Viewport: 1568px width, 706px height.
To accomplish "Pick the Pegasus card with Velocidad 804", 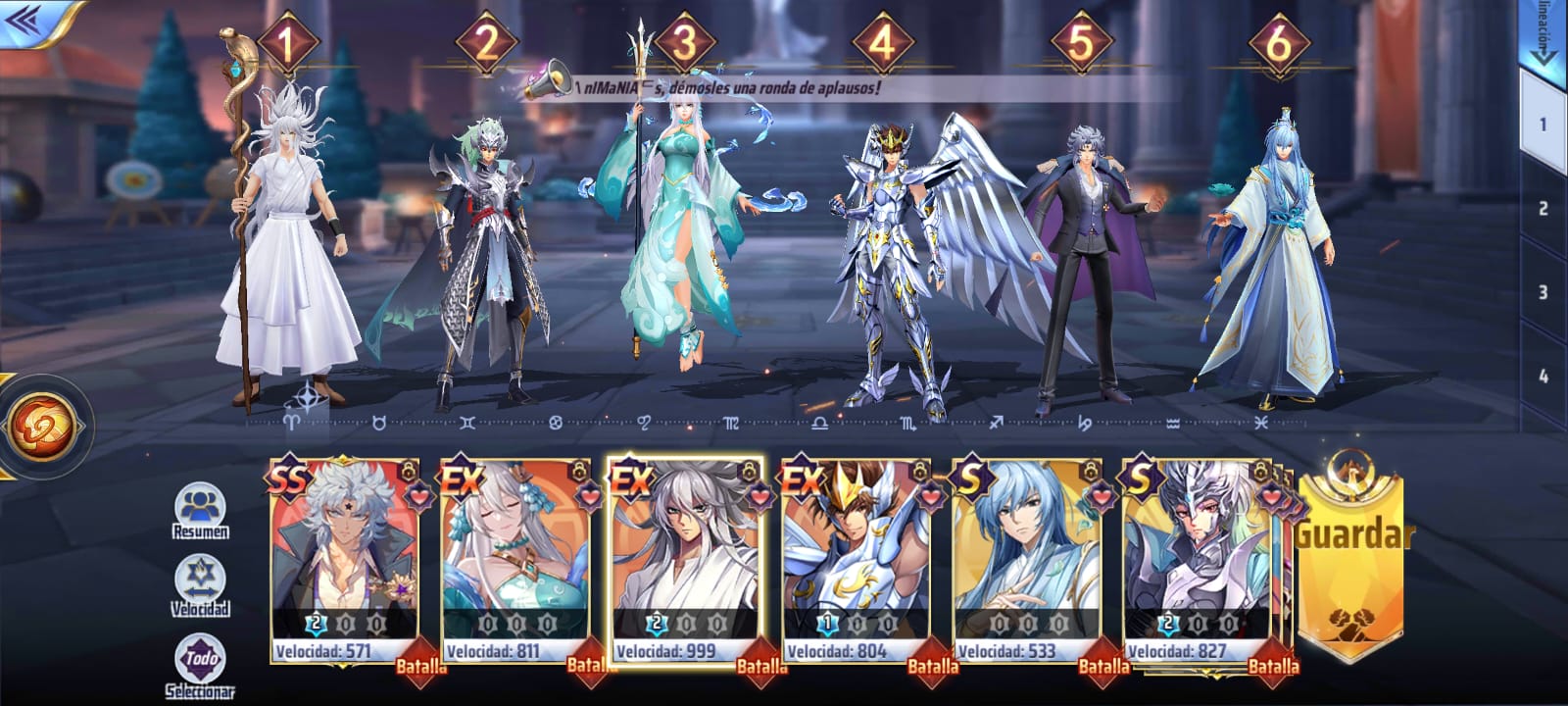I will click(857, 559).
